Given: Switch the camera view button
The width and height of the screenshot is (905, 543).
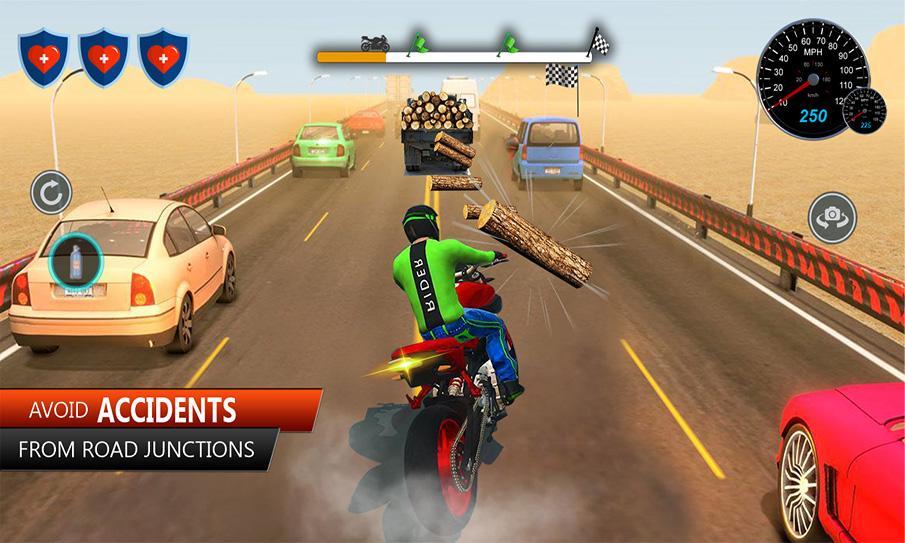Looking at the screenshot, I should (831, 217).
